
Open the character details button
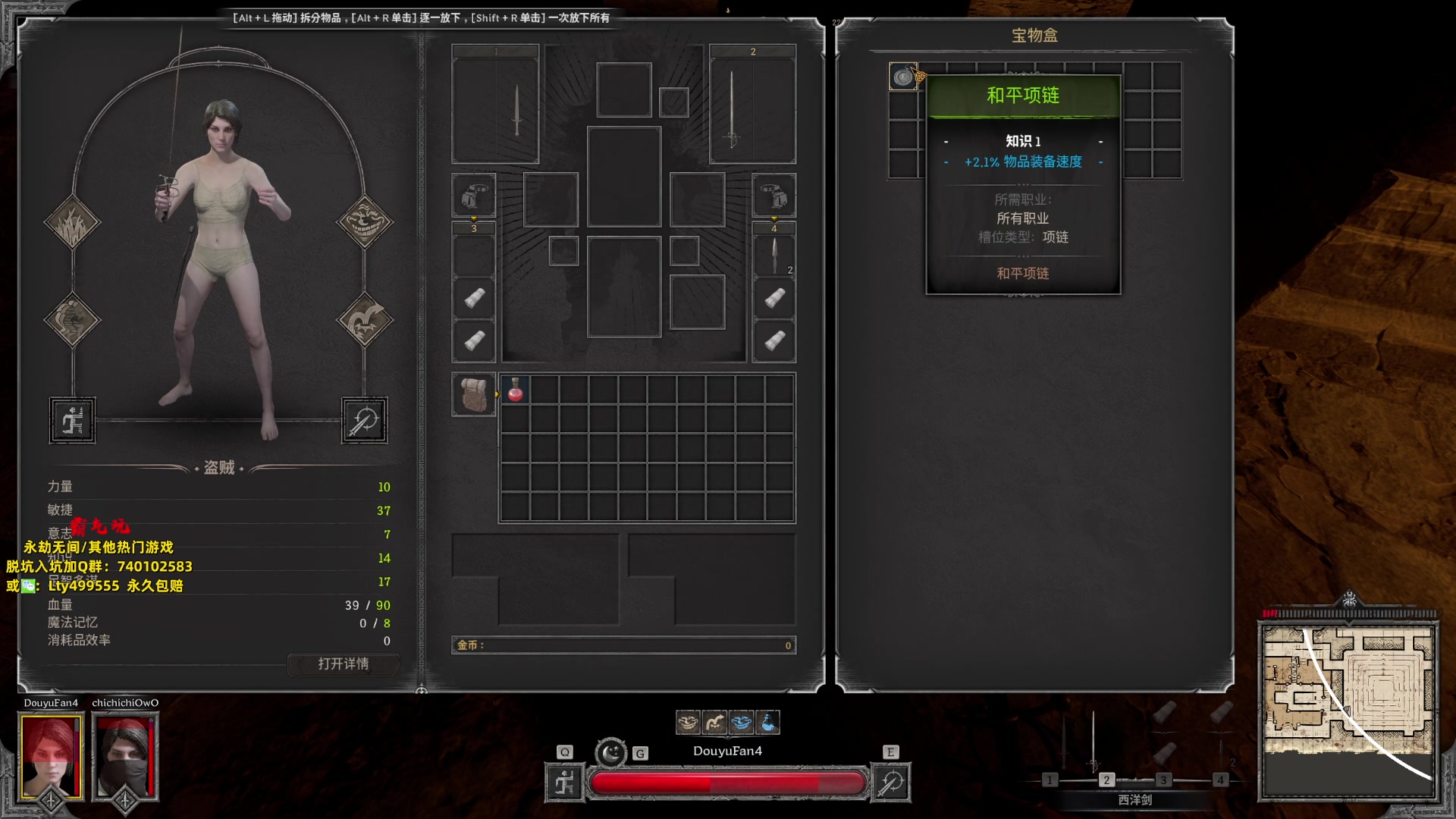[x=343, y=664]
